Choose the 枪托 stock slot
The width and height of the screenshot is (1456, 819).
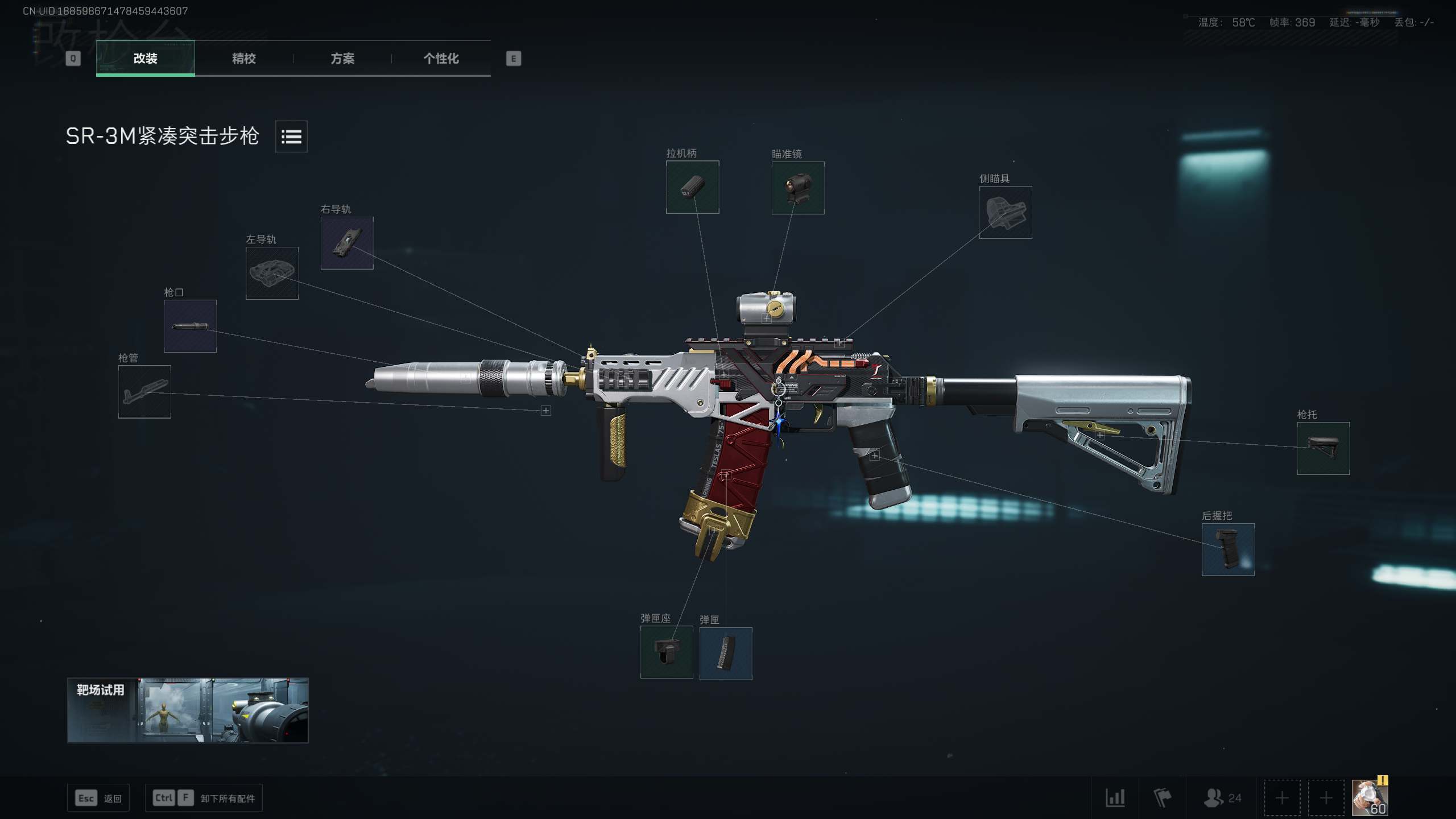[x=1323, y=448]
